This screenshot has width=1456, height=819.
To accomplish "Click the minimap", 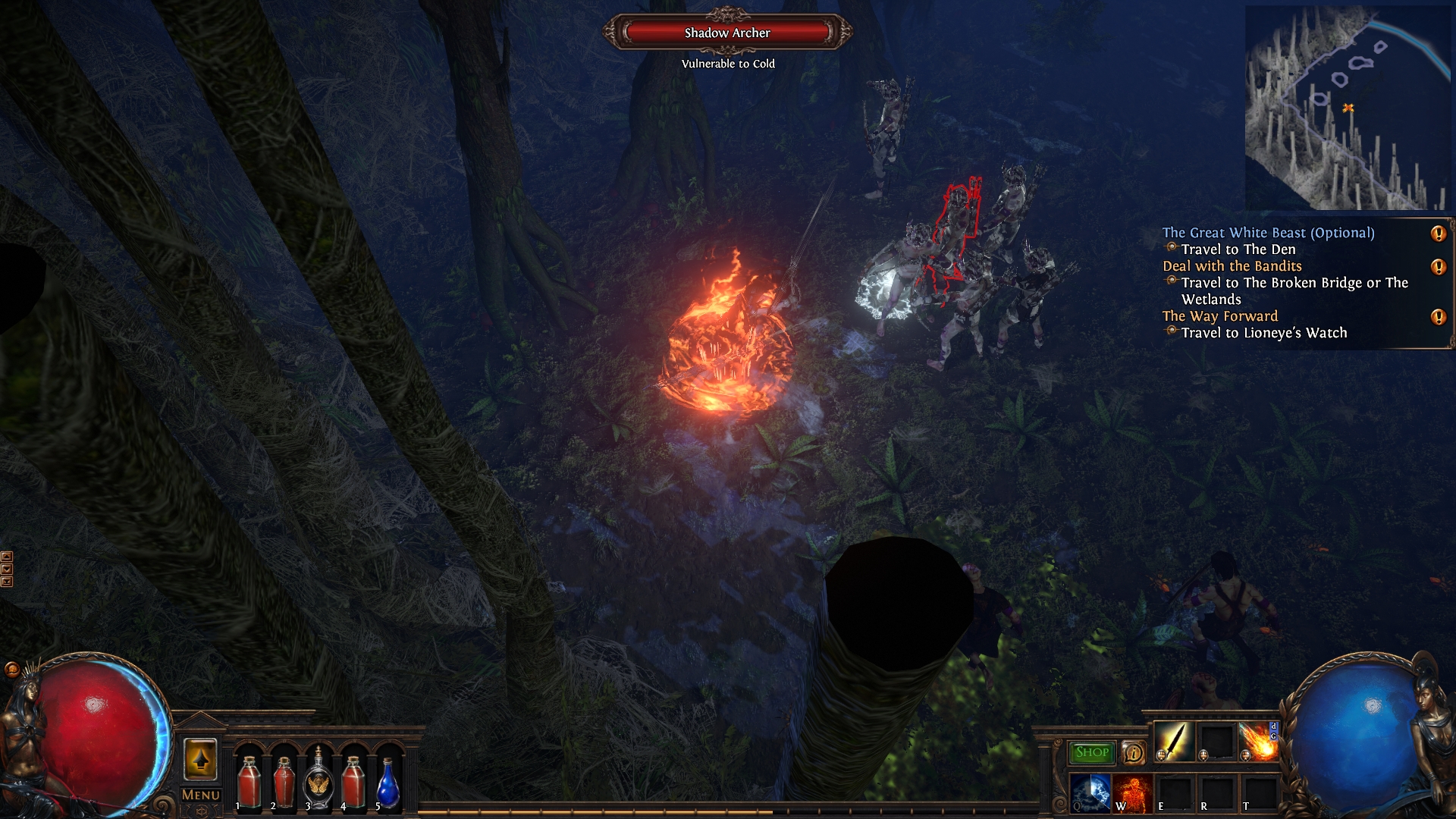I will click(x=1348, y=108).
